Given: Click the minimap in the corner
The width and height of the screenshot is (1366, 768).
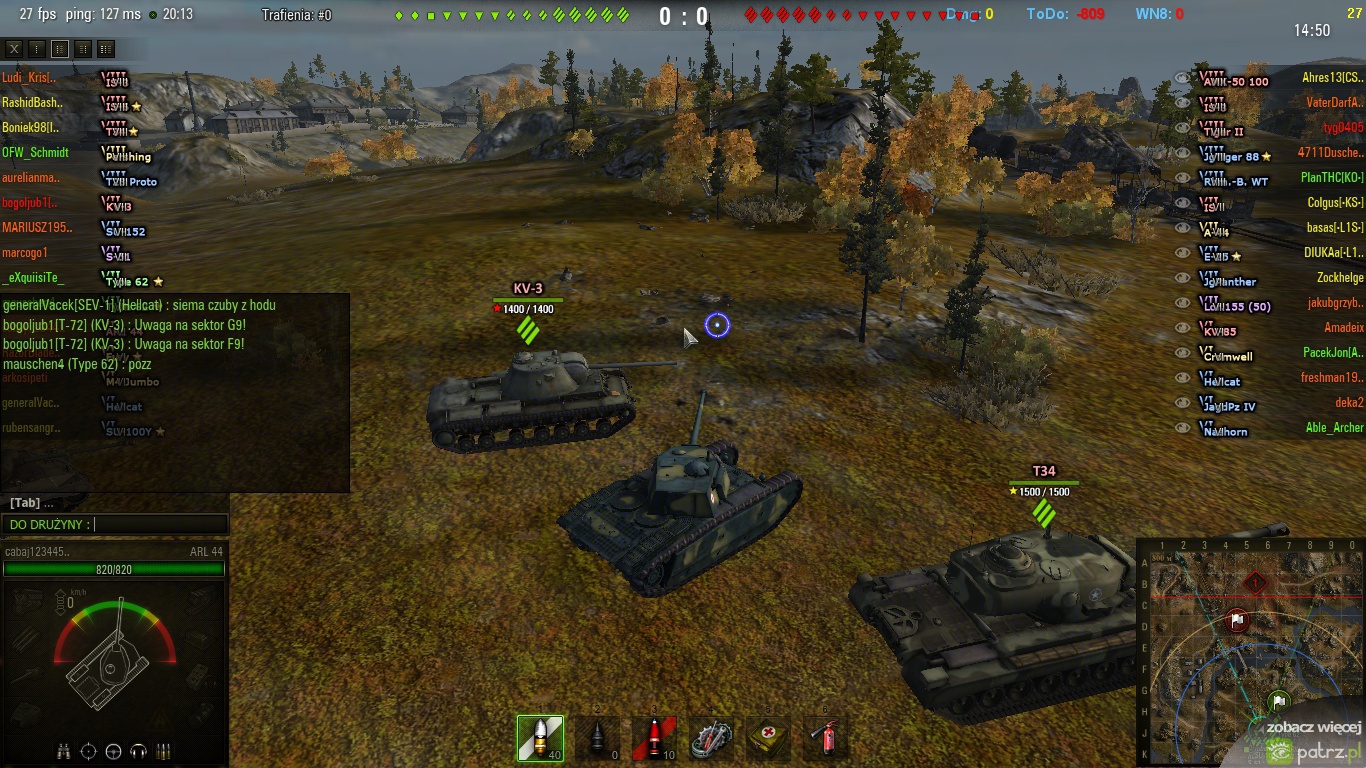Looking at the screenshot, I should pyautogui.click(x=1250, y=650).
